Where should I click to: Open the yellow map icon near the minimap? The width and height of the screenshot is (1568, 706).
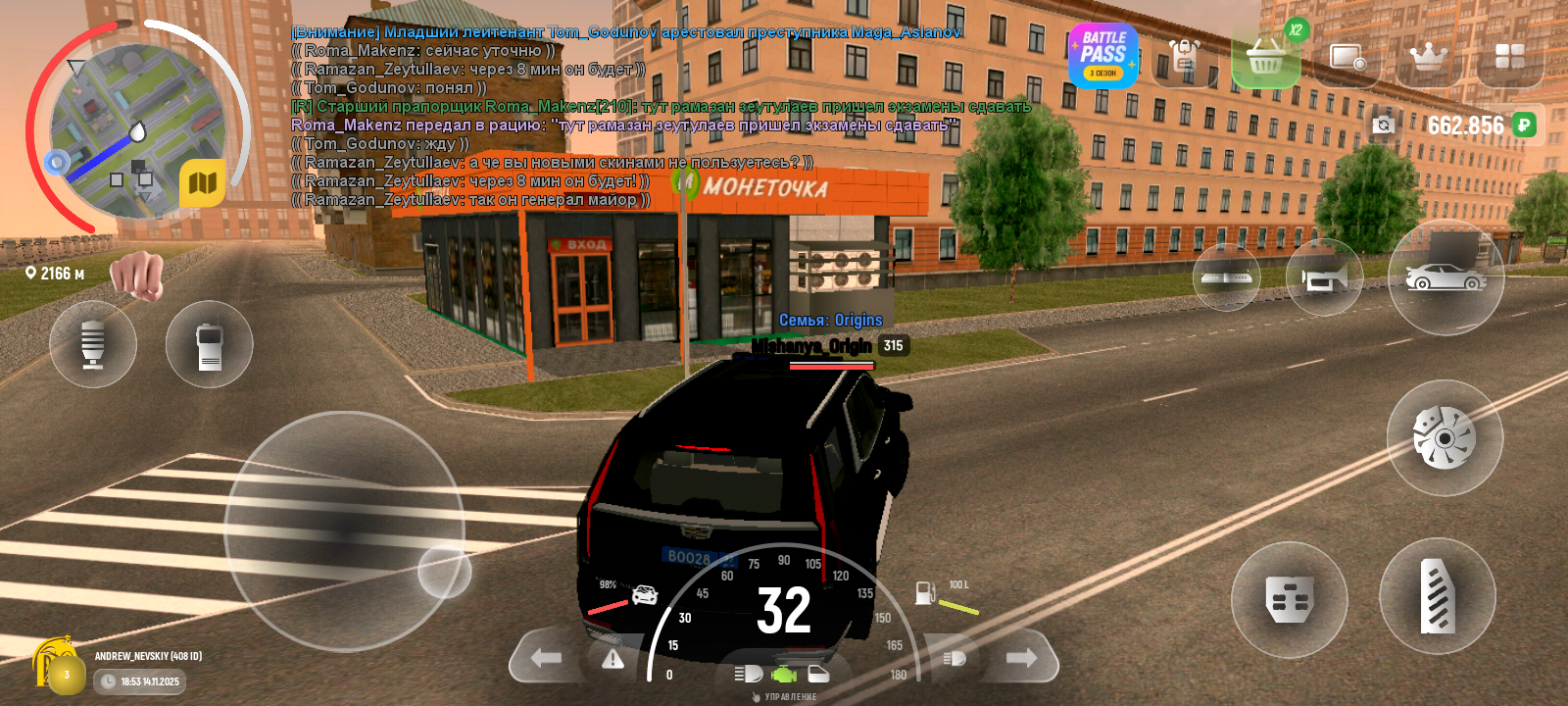click(x=203, y=182)
